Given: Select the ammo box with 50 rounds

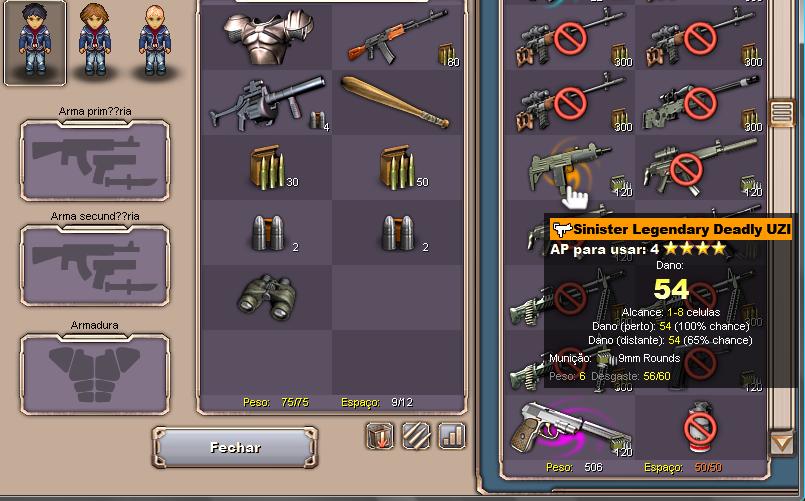Looking at the screenshot, I should 397,169.
